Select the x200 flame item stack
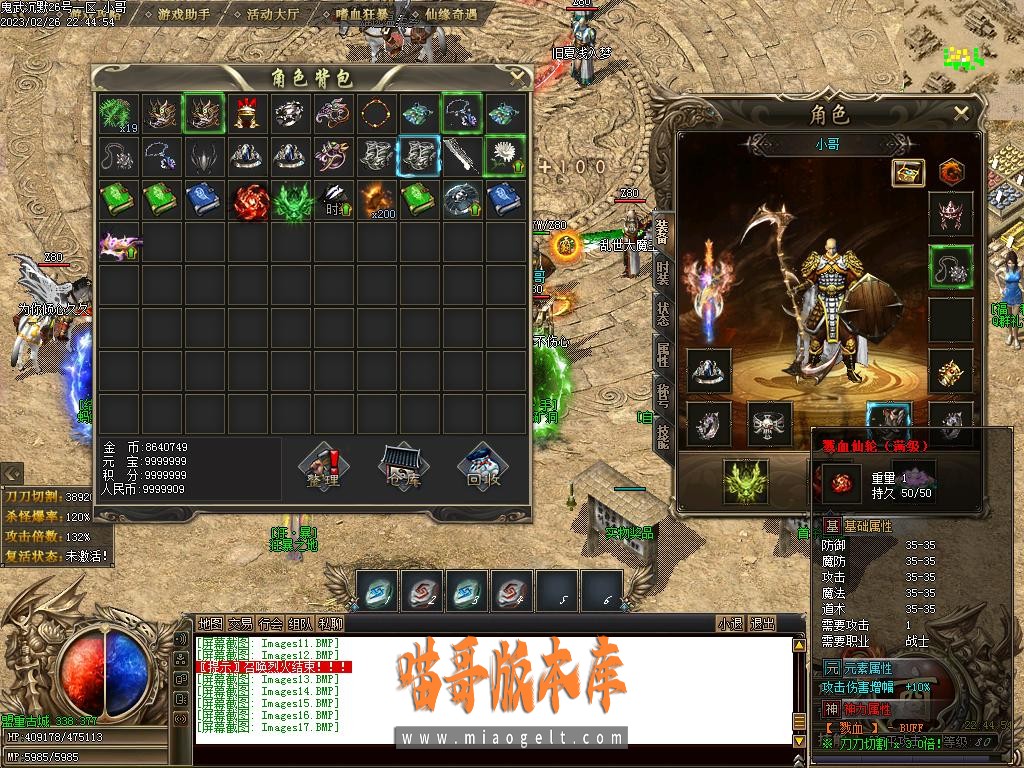1024x768 pixels. 376,200
